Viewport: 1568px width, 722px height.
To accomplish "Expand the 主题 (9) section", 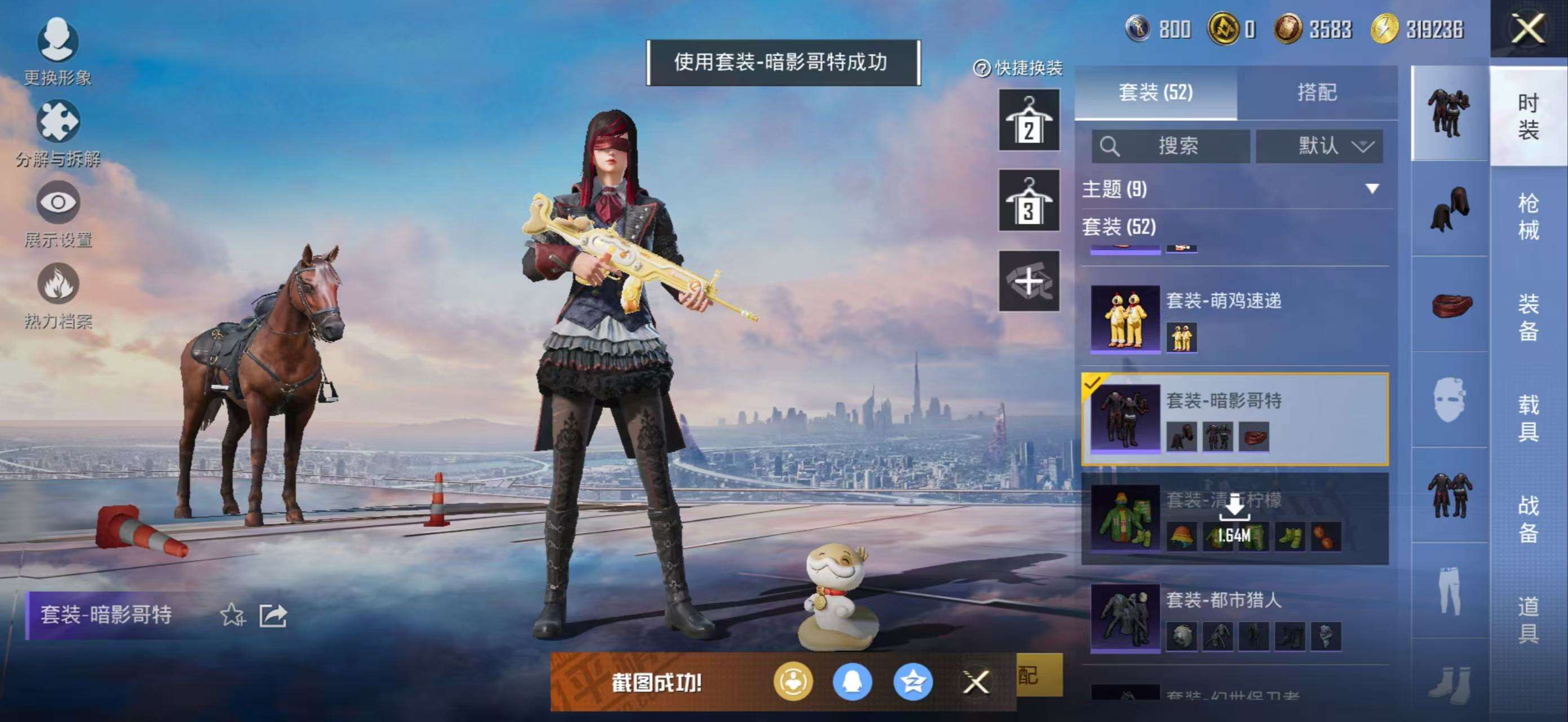I will [1236, 190].
